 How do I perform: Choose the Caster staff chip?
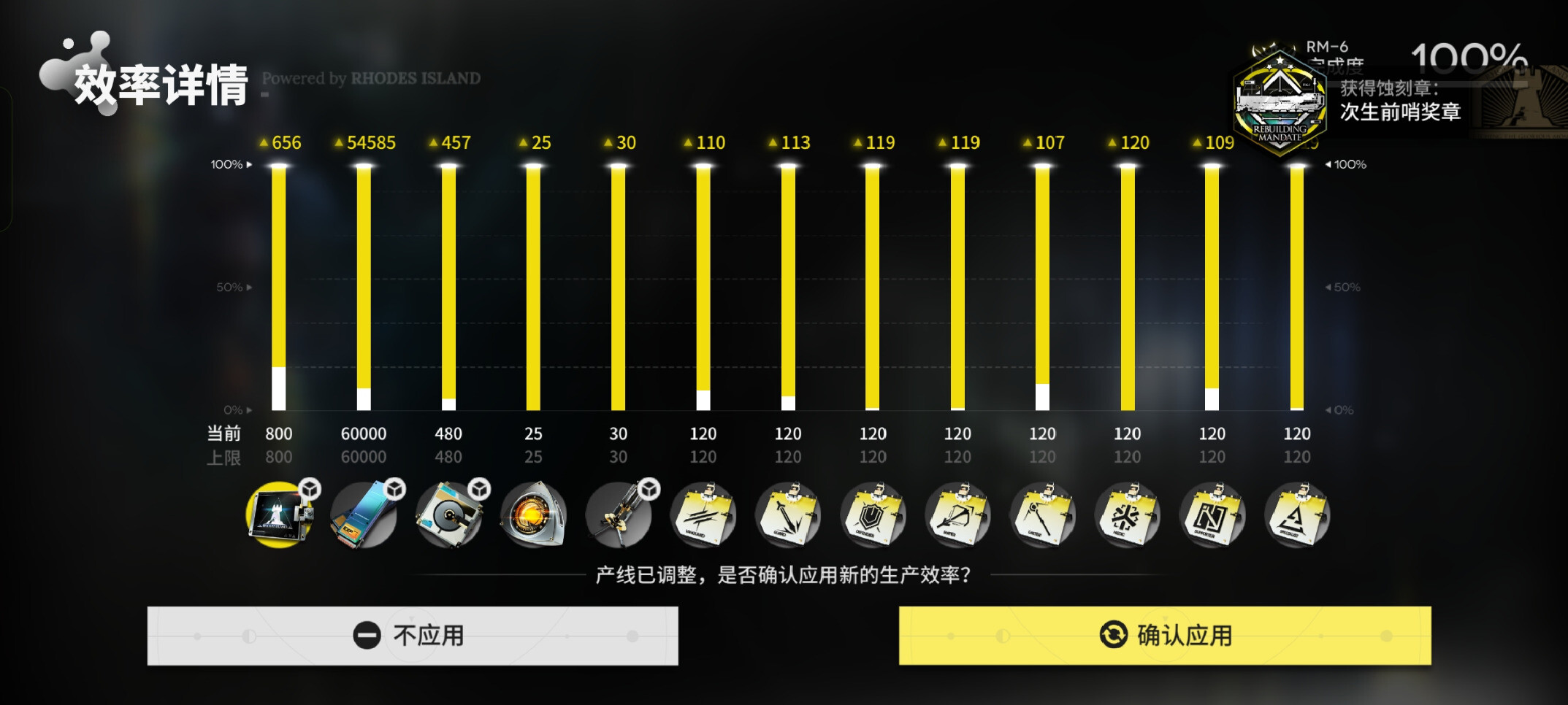(1042, 515)
